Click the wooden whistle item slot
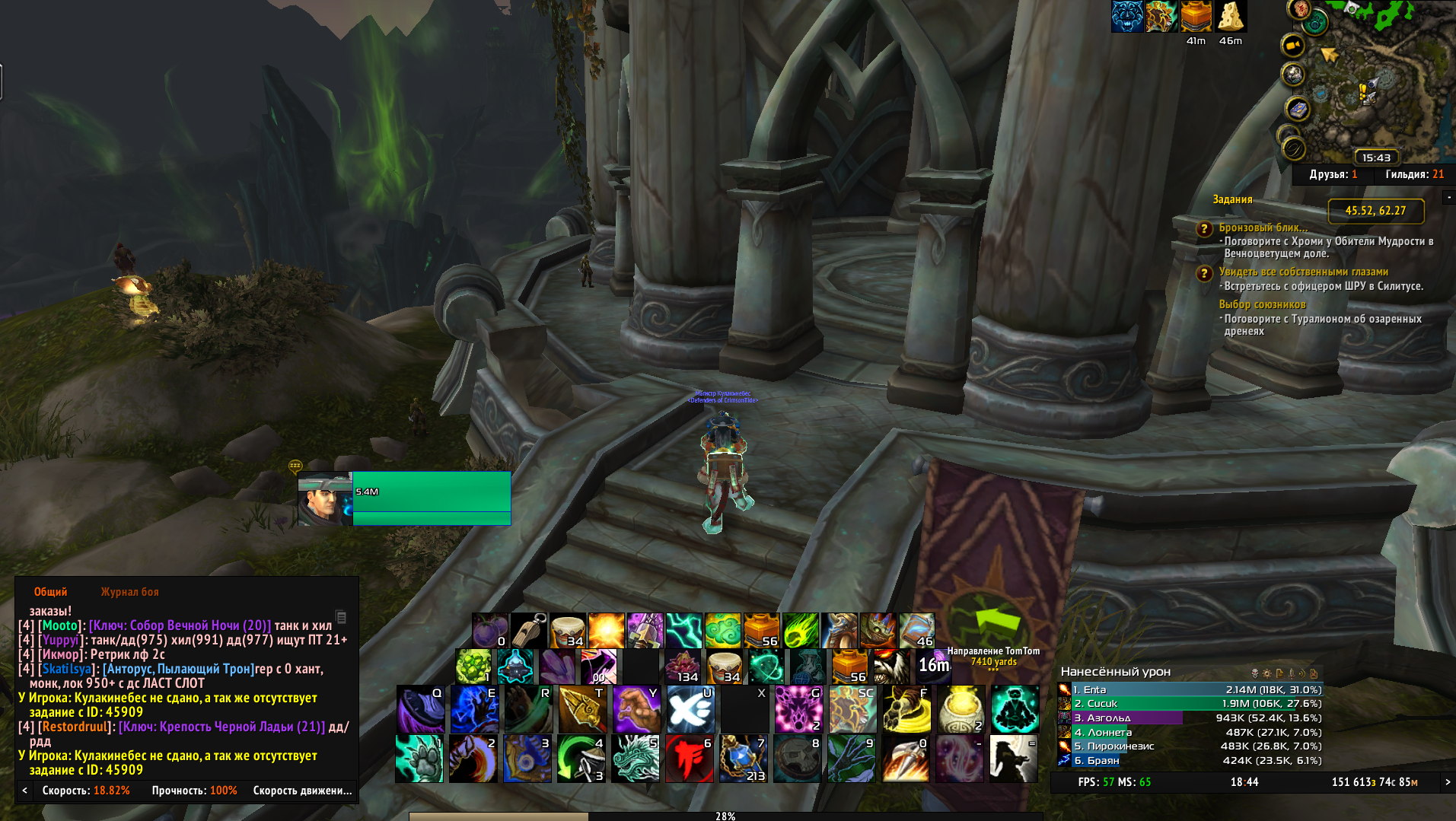The height and width of the screenshot is (821, 1456). tap(529, 631)
